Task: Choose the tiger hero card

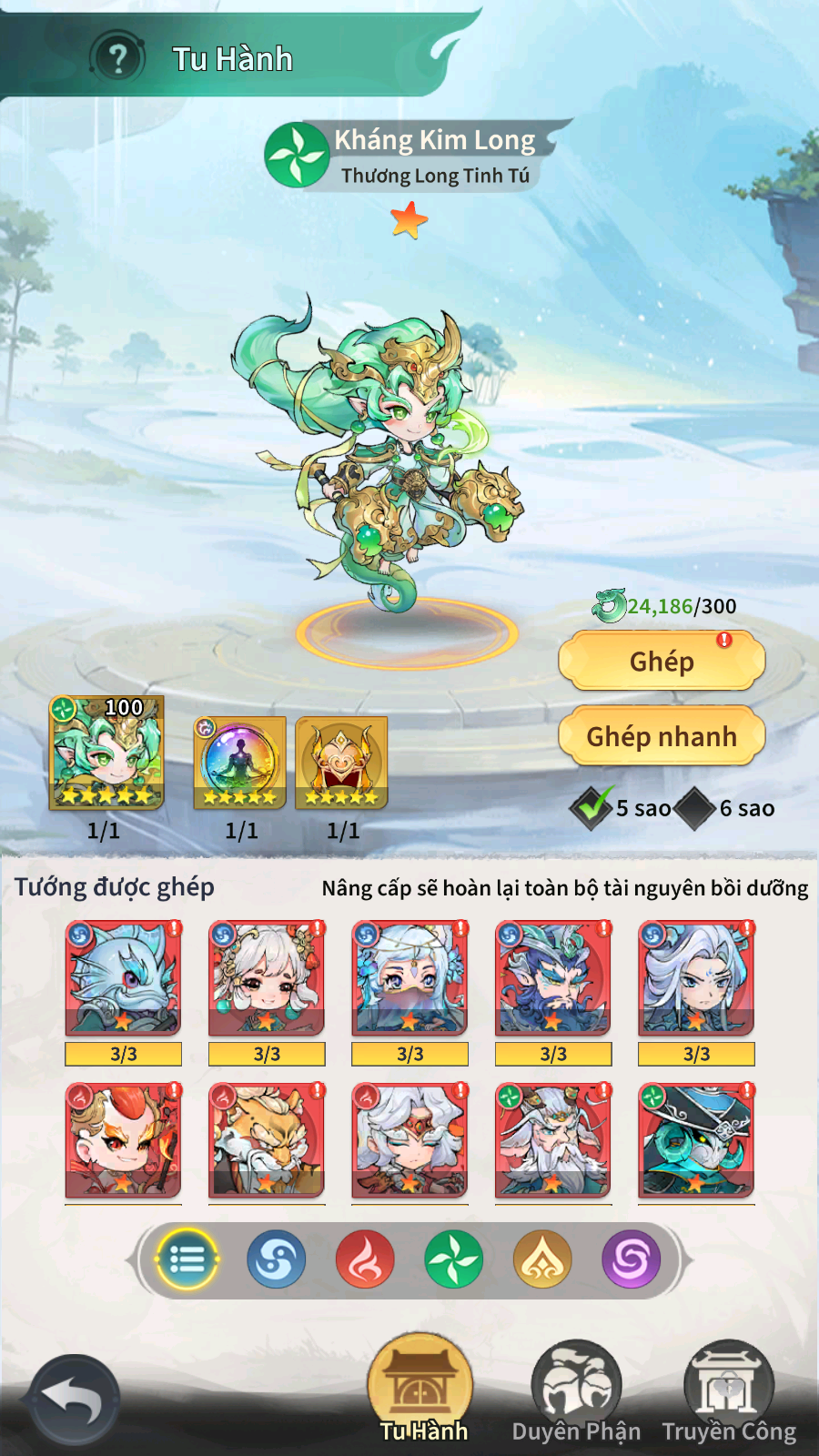Action: (x=267, y=1139)
